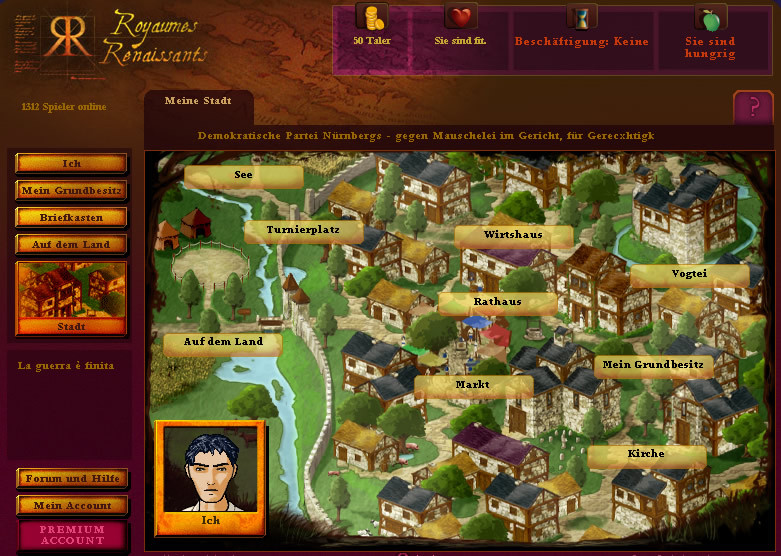781x556 pixels.
Task: Choose the Kirche map label
Action: click(x=646, y=454)
